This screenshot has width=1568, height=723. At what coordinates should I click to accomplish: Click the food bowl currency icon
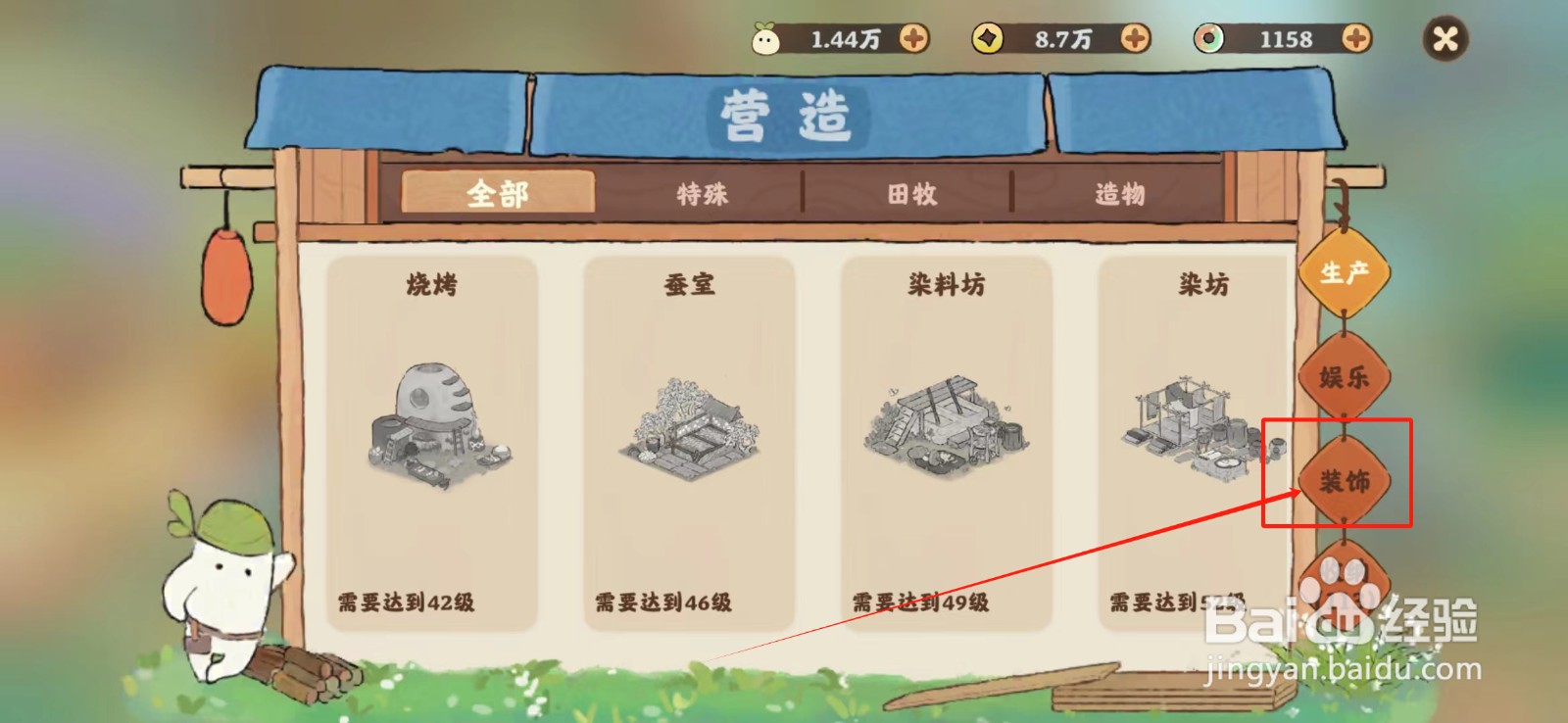coord(1207,39)
